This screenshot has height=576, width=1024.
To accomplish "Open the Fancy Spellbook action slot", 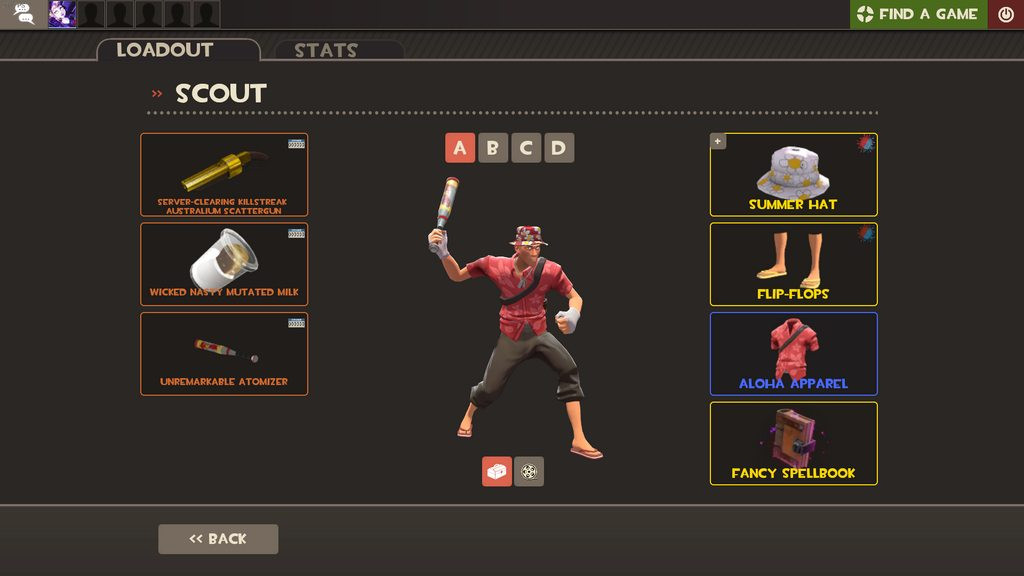I will (793, 443).
